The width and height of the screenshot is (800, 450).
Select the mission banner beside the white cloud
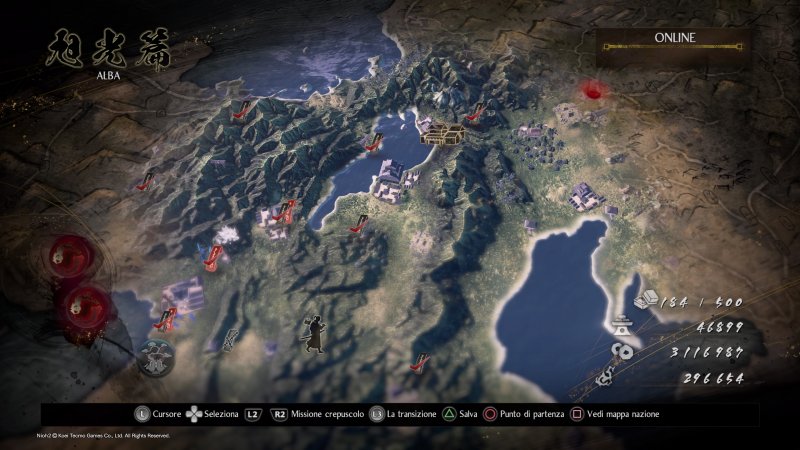(212, 254)
